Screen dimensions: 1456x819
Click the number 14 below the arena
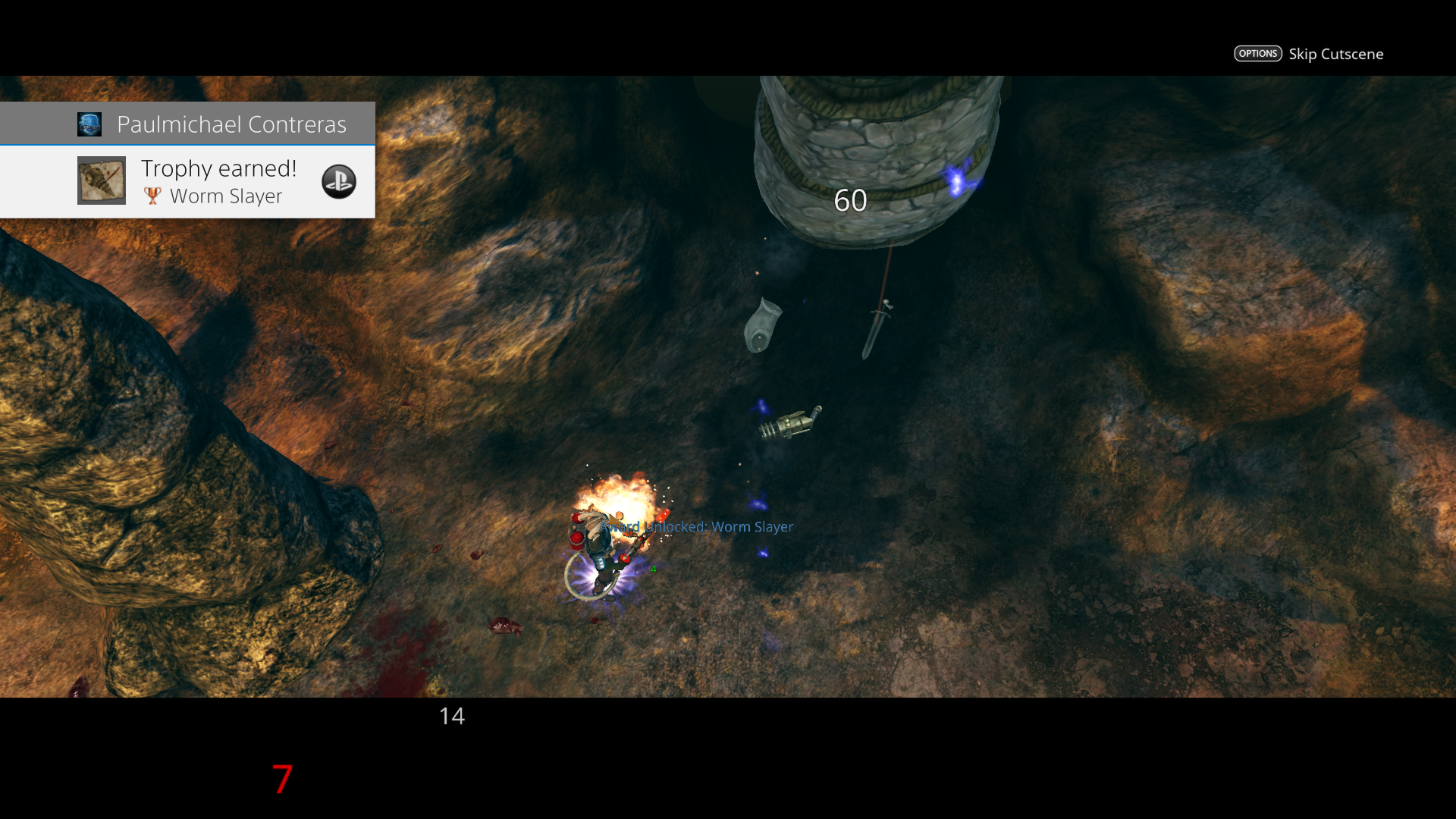pos(452,716)
